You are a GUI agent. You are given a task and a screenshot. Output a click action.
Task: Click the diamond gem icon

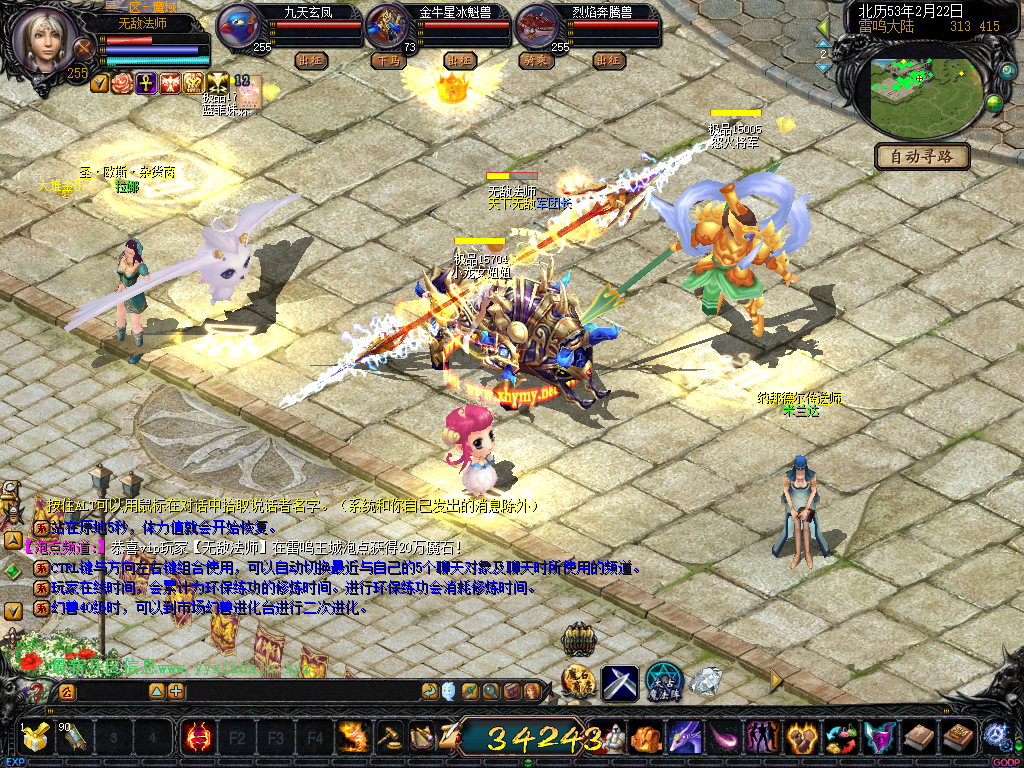point(706,682)
